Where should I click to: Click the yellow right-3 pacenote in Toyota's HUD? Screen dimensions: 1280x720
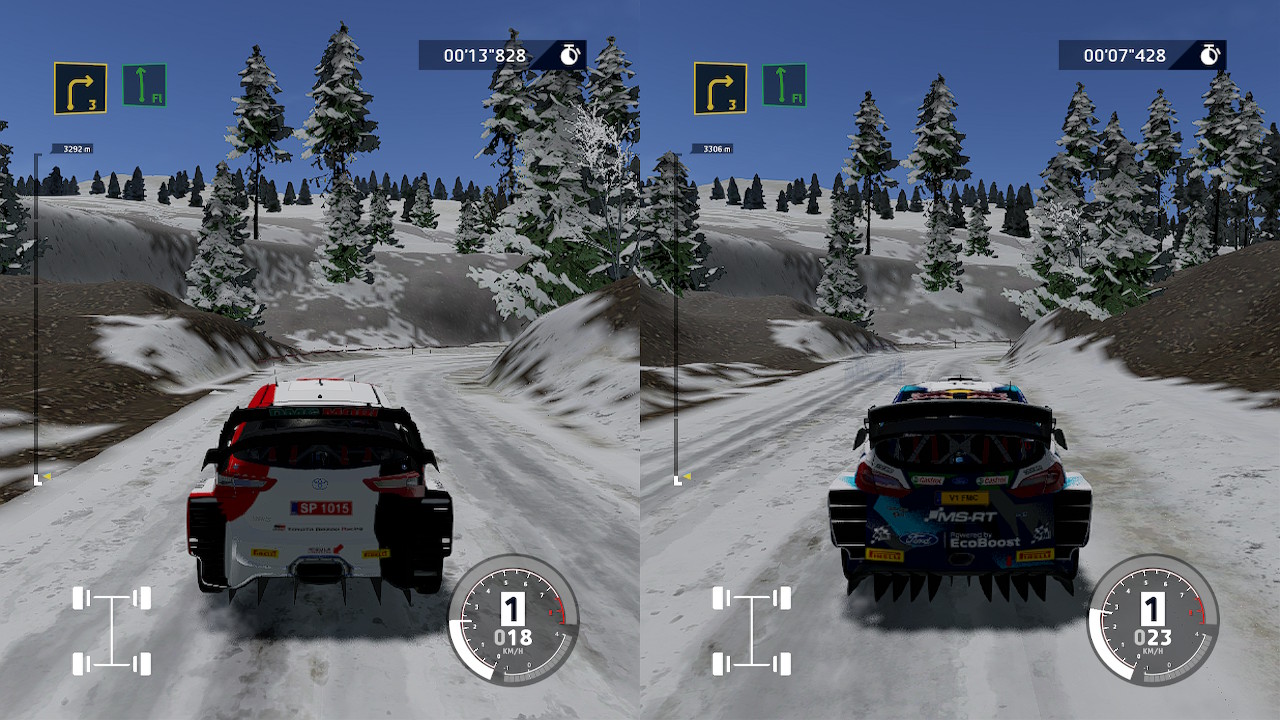coord(80,88)
